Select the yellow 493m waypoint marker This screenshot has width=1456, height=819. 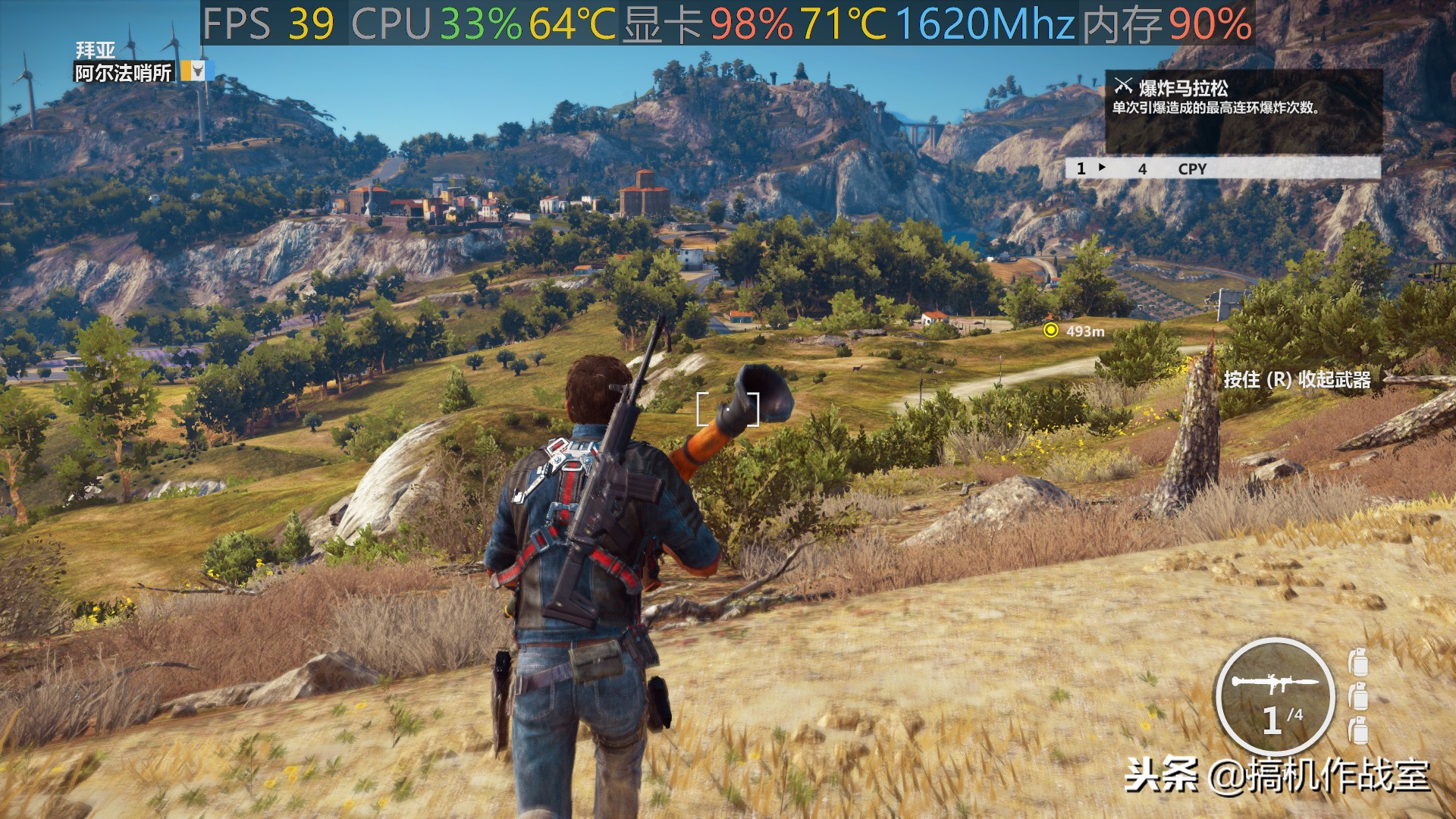[x=1050, y=331]
